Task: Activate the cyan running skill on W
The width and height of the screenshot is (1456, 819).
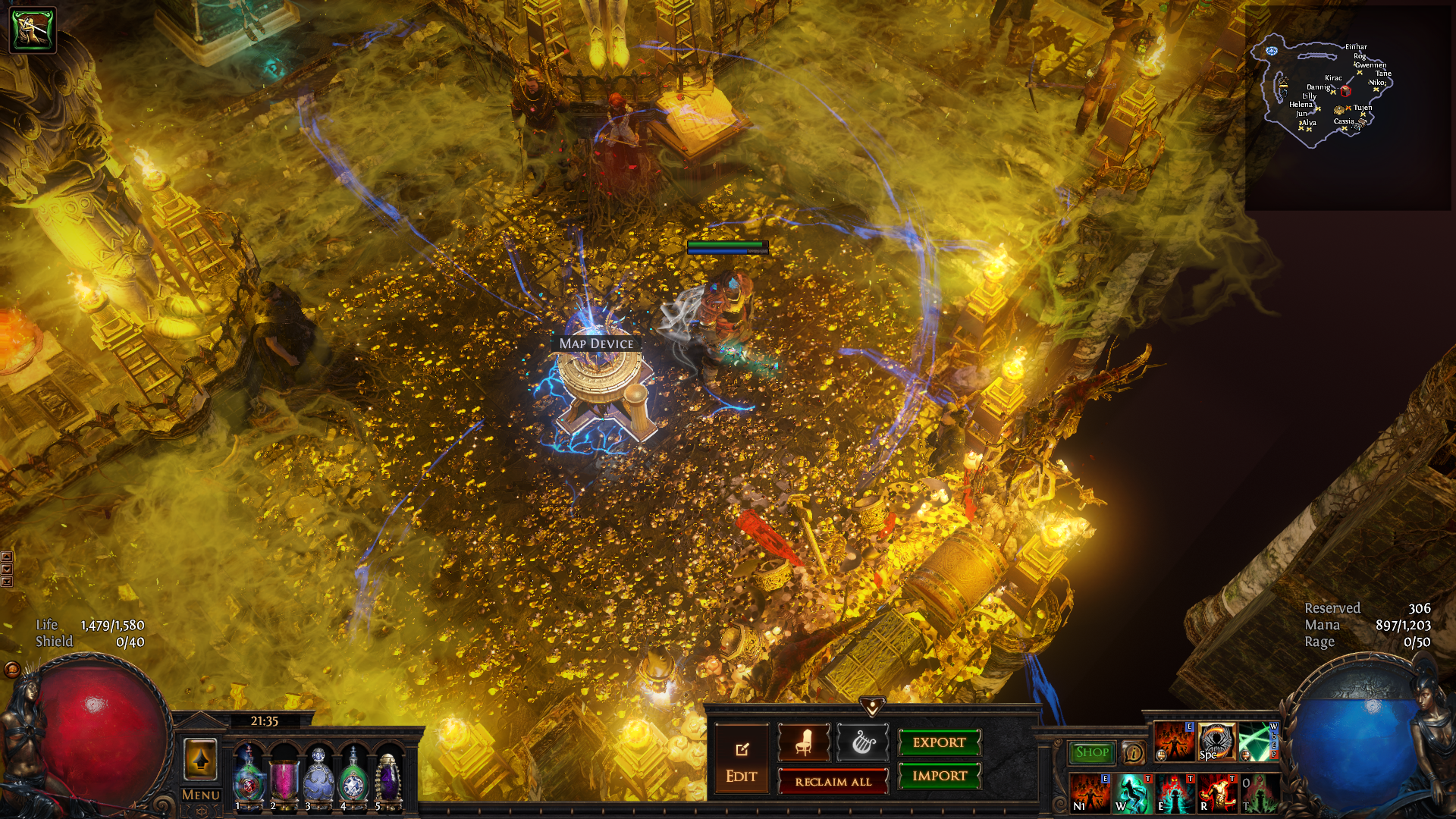Action: click(x=1132, y=793)
